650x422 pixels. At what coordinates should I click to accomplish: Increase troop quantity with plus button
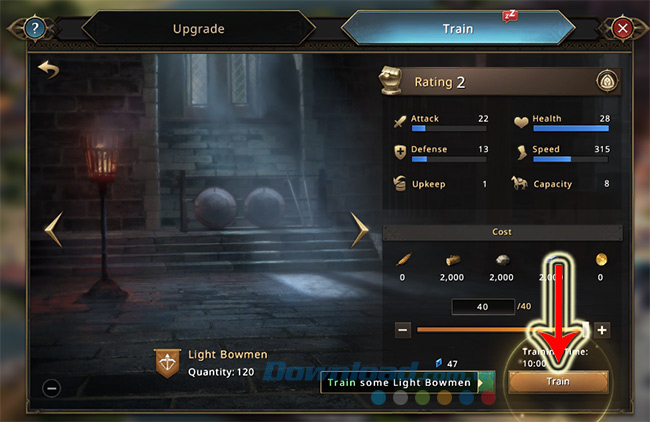click(x=602, y=329)
